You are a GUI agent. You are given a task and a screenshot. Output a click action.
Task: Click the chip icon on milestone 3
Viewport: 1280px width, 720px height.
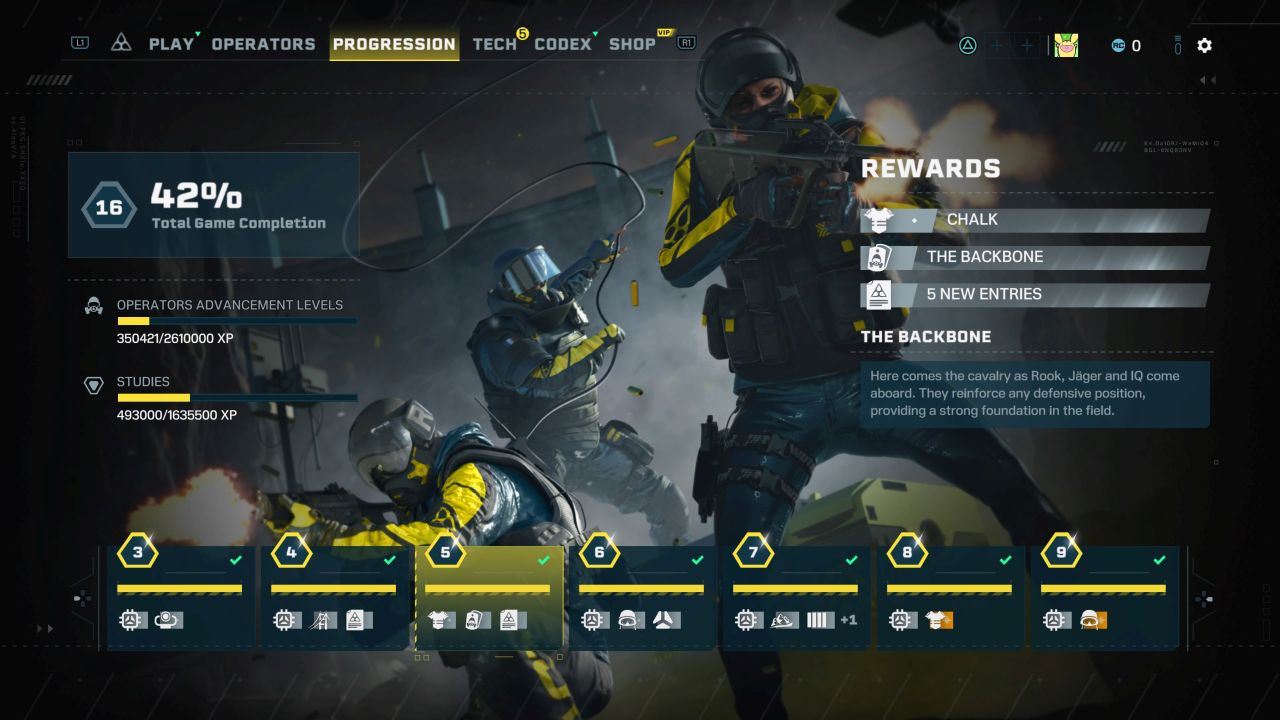pos(131,620)
